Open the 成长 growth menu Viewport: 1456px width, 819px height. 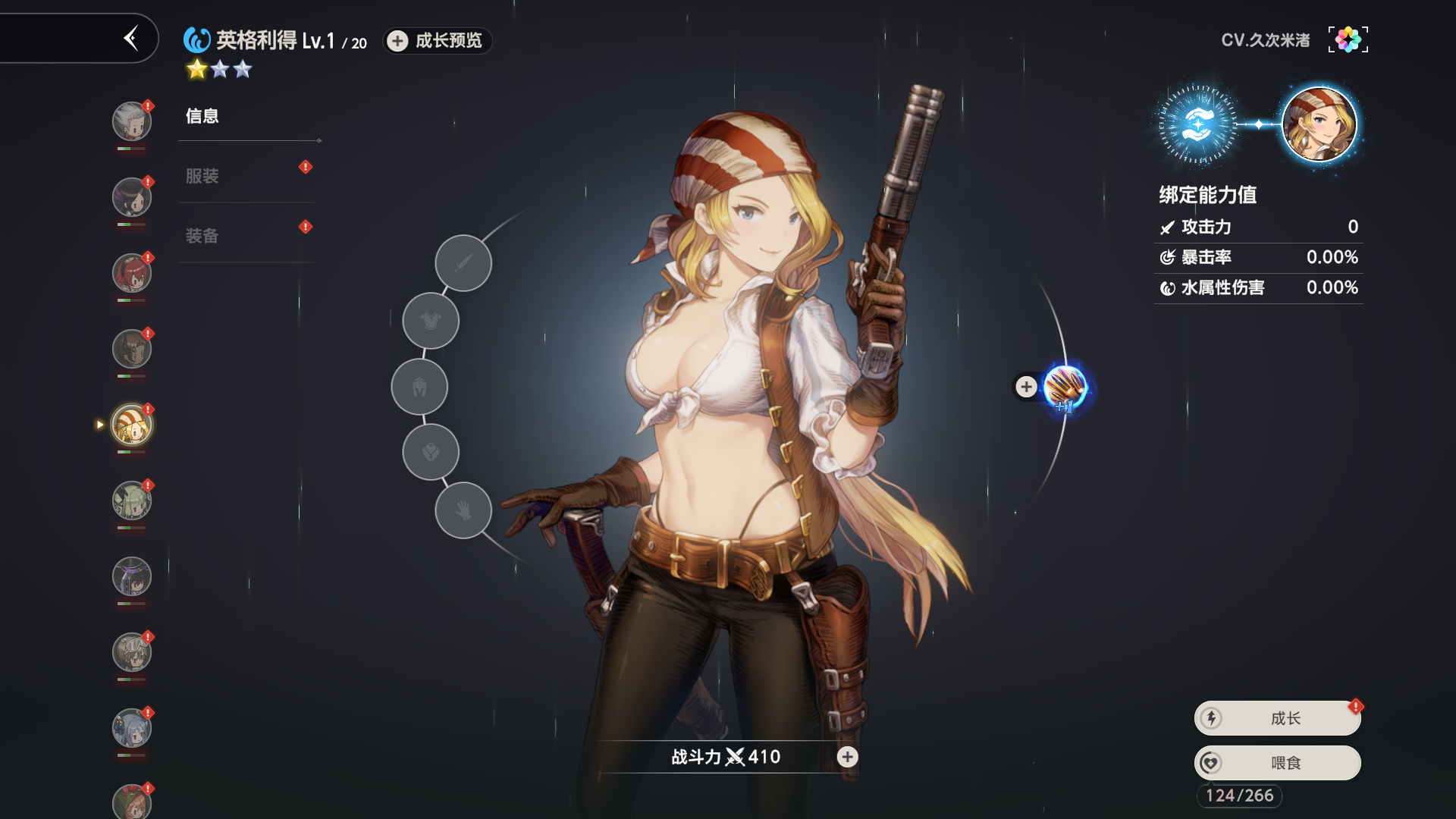pyautogui.click(x=1278, y=718)
